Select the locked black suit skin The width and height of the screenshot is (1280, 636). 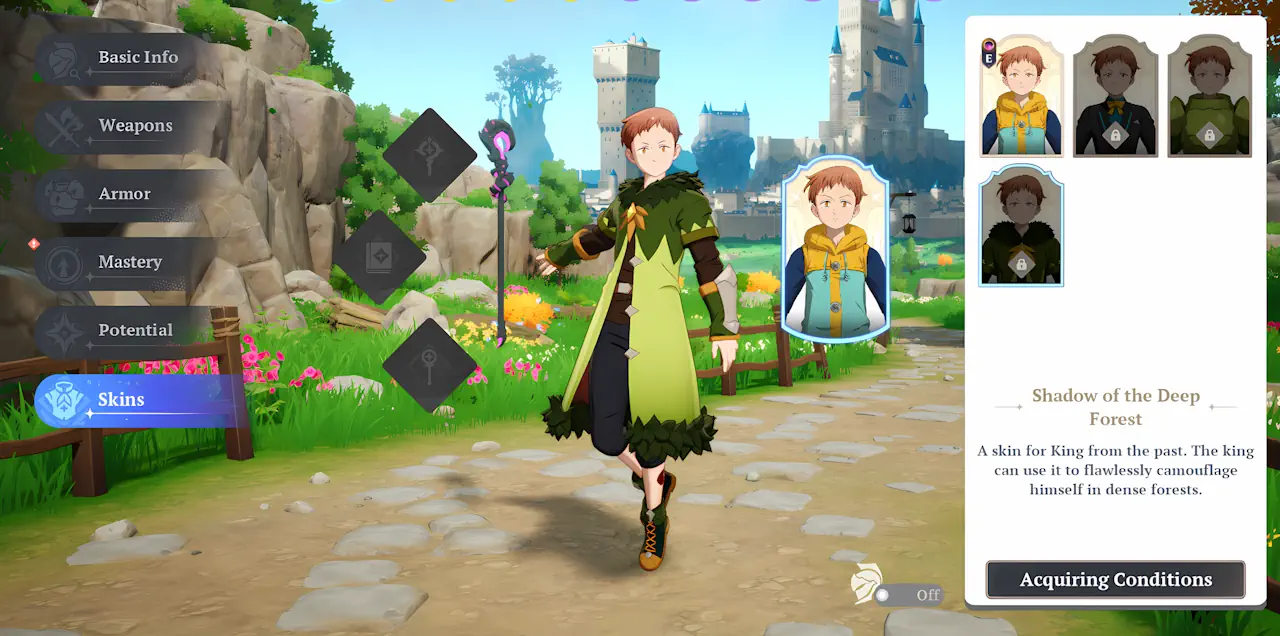(x=1115, y=97)
